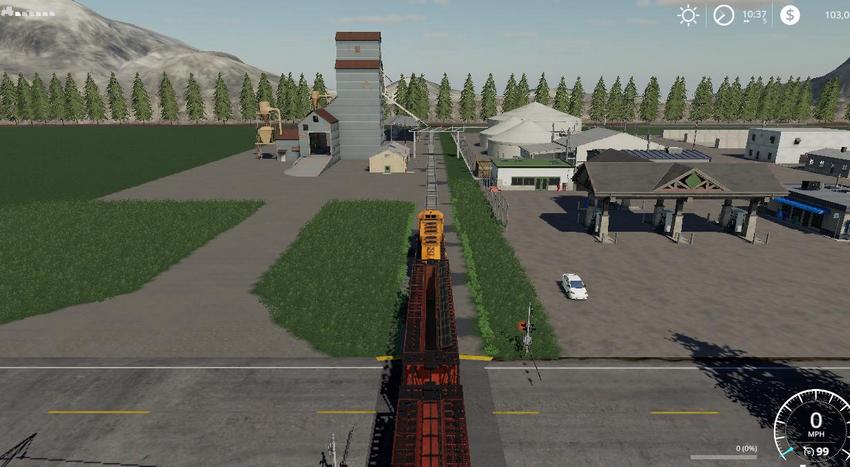Screen dimensions: 850x467
Task: Select the clock icon beside the time
Action: (723, 15)
